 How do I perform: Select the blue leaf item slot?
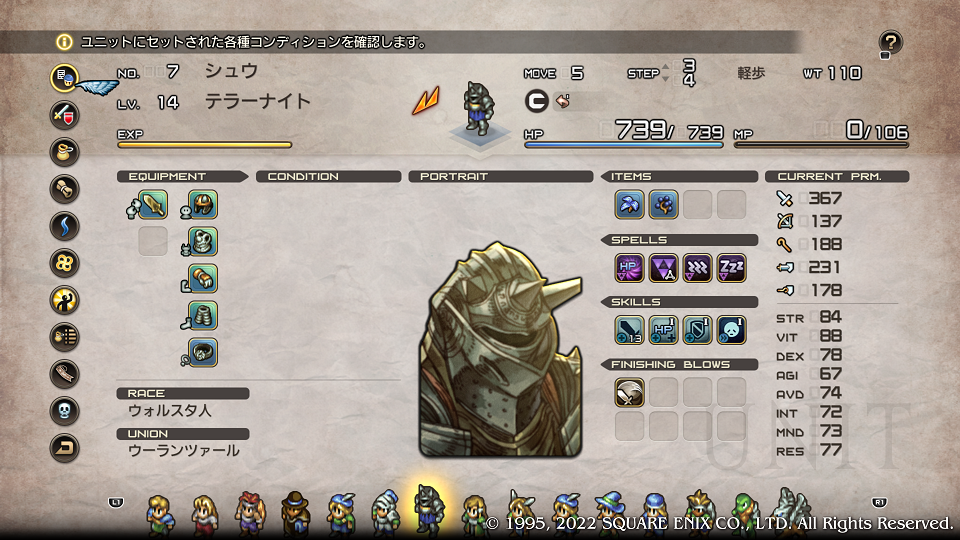pos(630,205)
